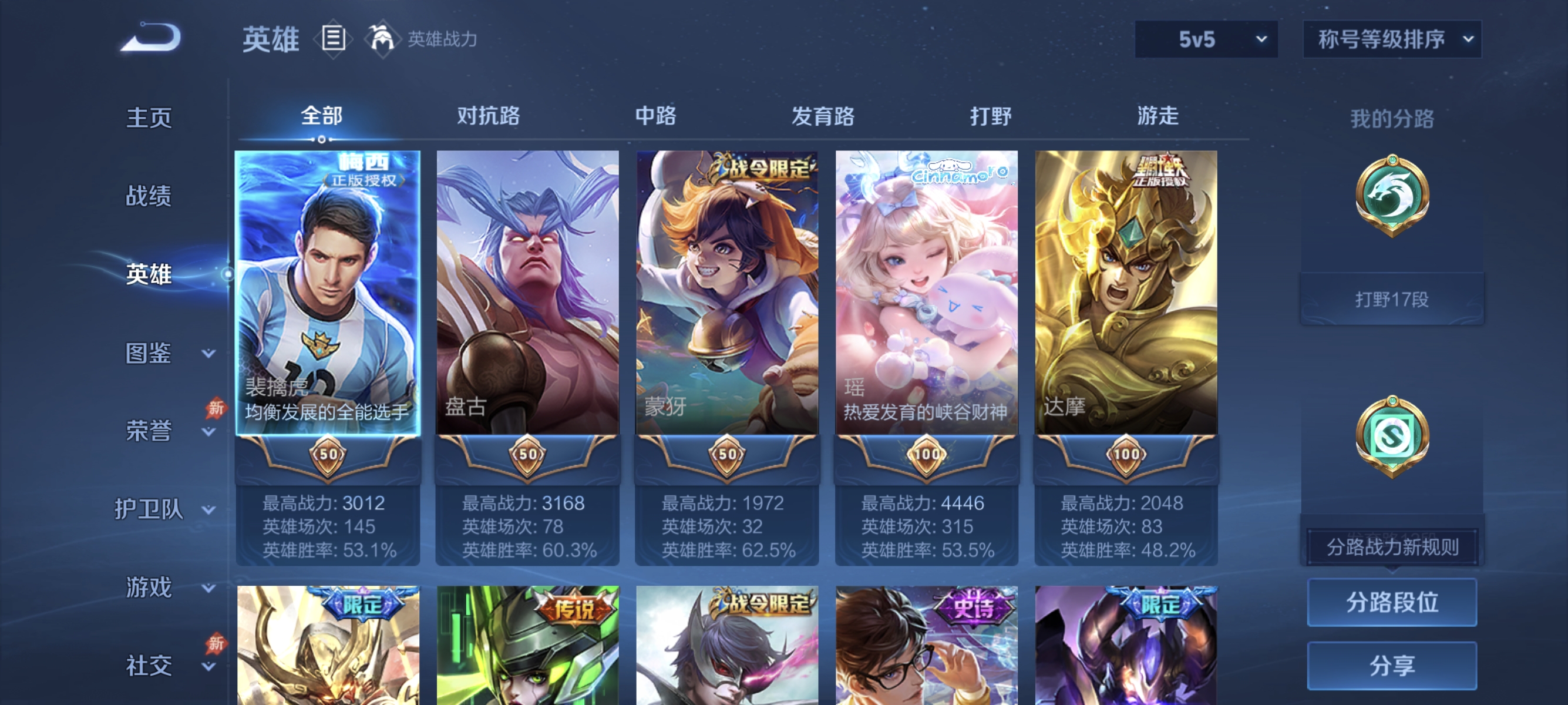Switch to the 发育路 tab
1568x705 pixels.
tap(825, 116)
